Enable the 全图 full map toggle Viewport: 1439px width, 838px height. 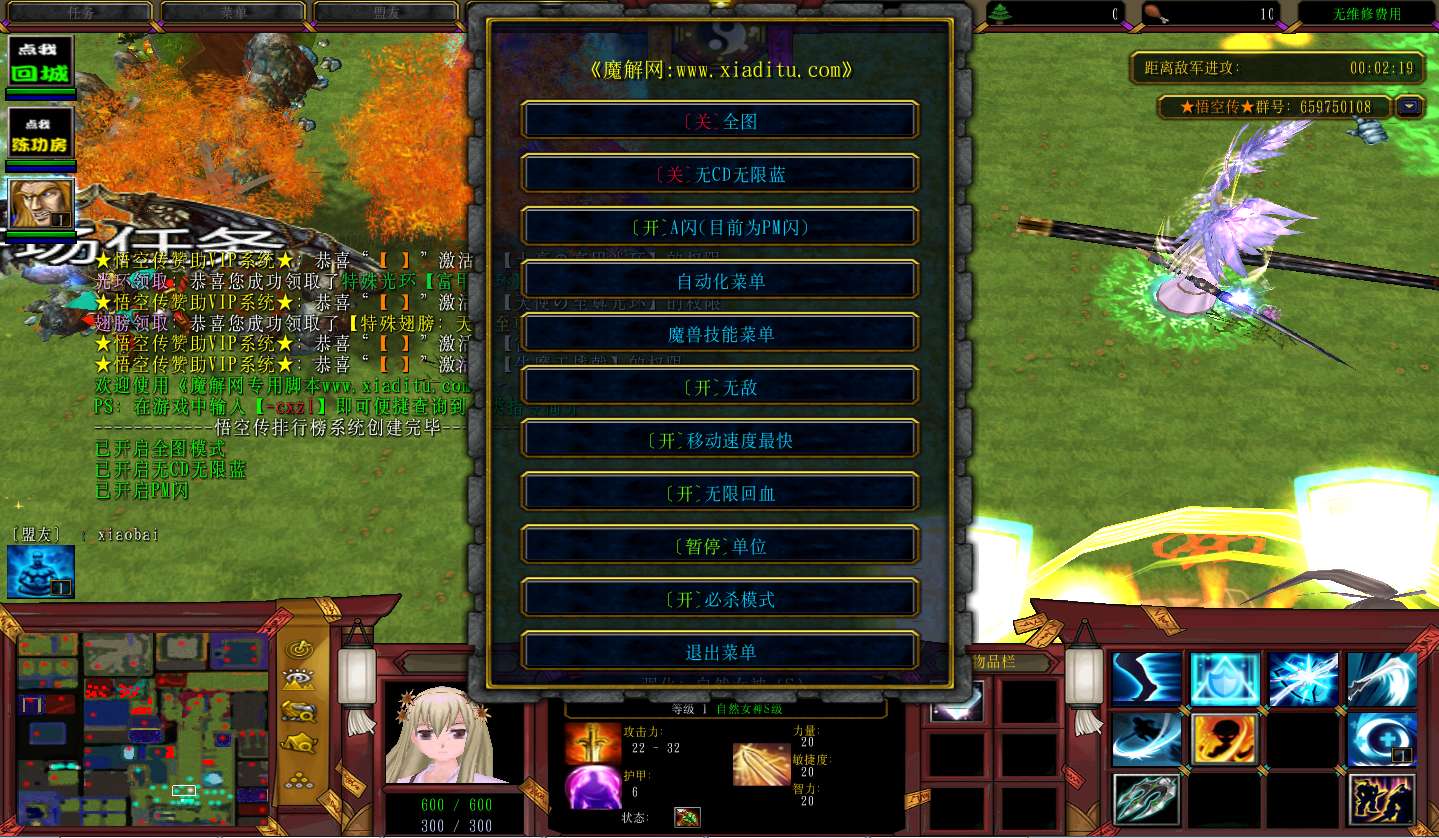point(719,119)
